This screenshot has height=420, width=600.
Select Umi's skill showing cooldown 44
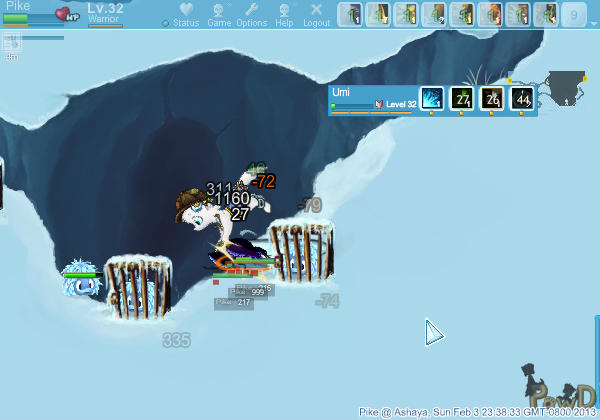click(522, 98)
